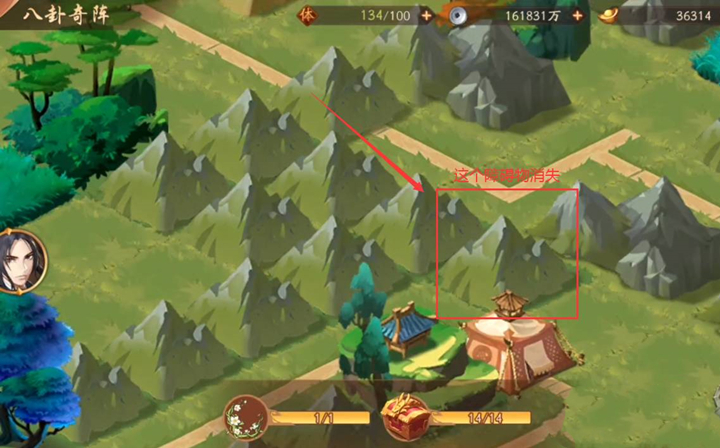Add stamina with the plus button beside 134/100
This screenshot has width=720, height=448.
coord(427,15)
